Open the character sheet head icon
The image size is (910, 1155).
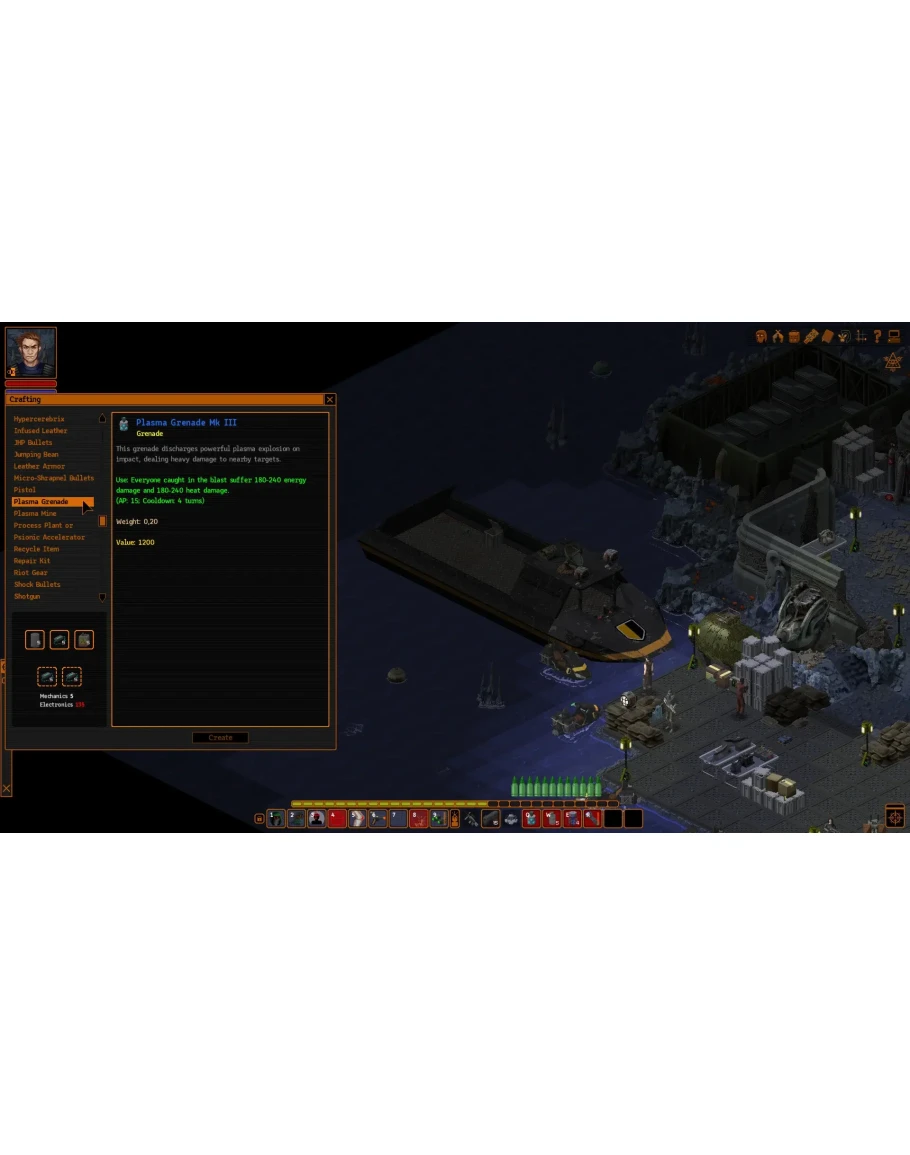pyautogui.click(x=761, y=337)
